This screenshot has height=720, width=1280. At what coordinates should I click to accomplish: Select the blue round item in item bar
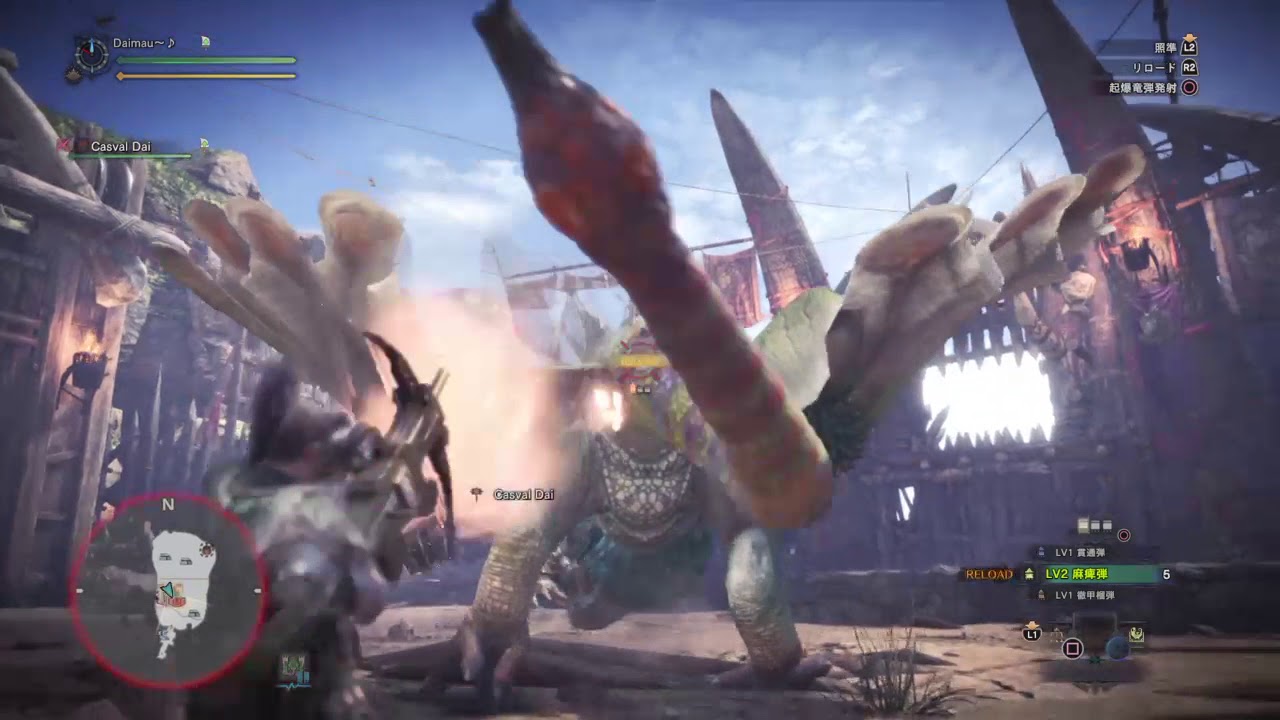(1118, 647)
